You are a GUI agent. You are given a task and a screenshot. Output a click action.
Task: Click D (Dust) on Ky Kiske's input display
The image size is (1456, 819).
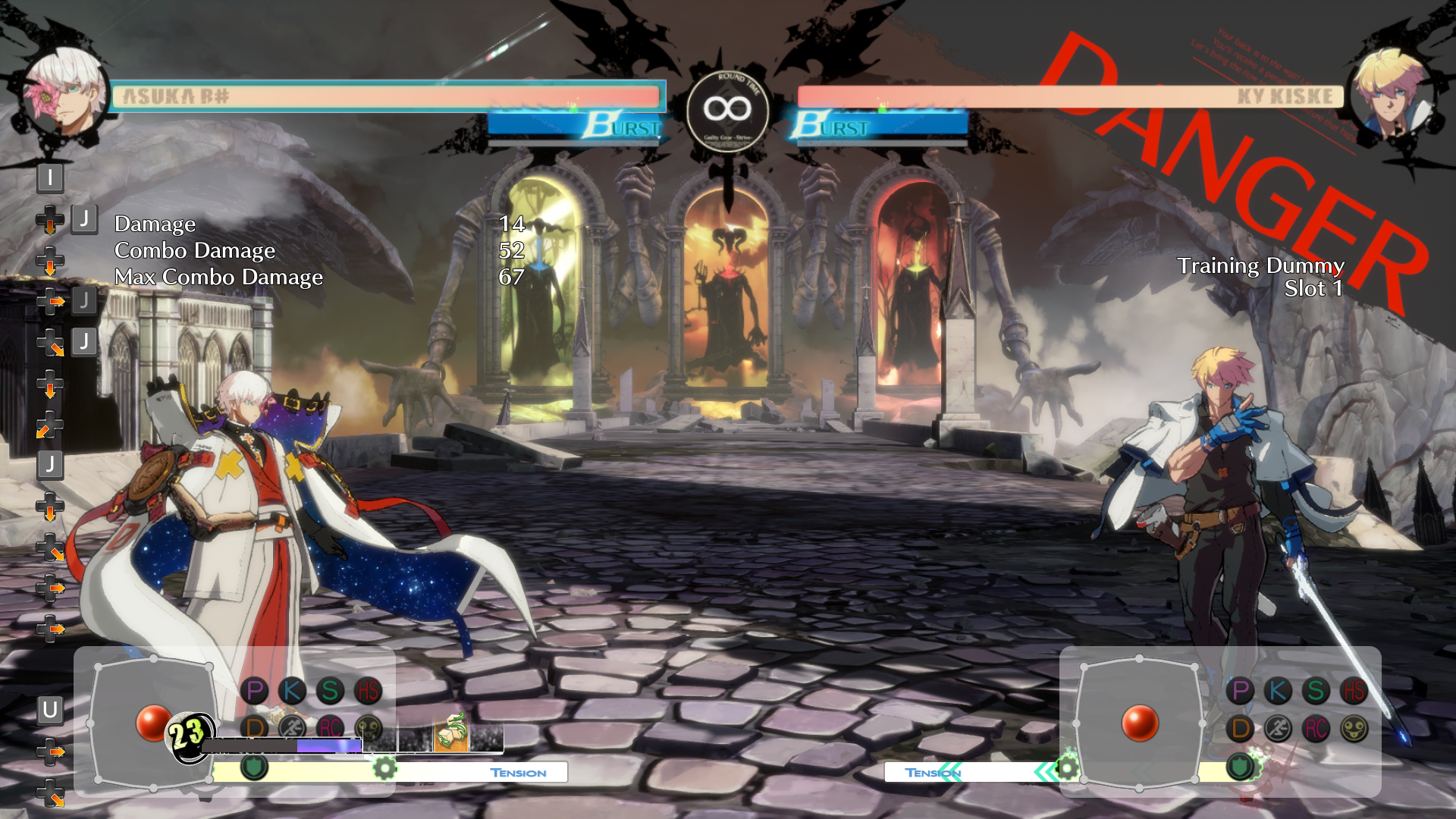point(1241,729)
